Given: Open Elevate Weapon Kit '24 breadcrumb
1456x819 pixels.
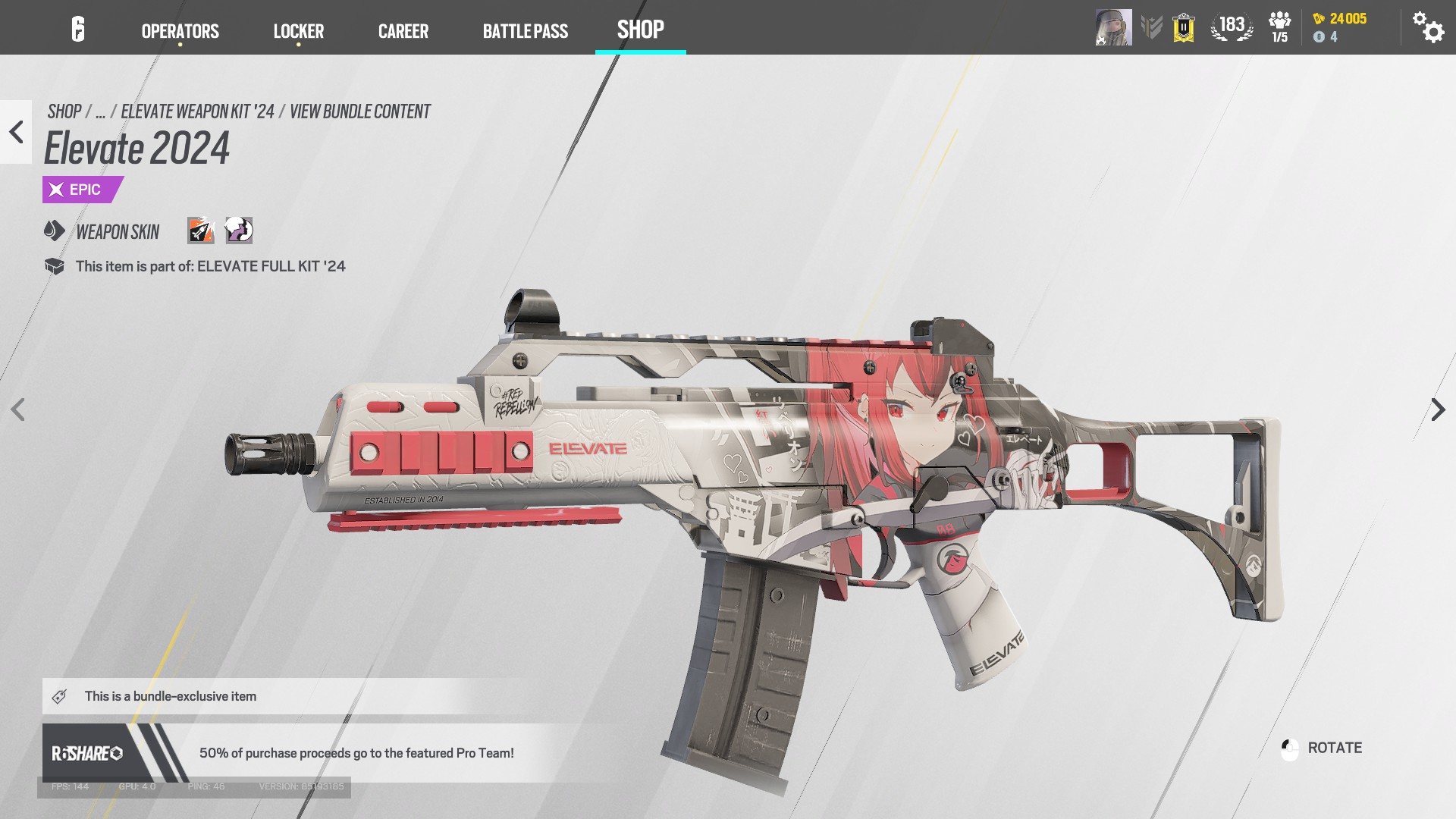Looking at the screenshot, I should click(x=197, y=111).
